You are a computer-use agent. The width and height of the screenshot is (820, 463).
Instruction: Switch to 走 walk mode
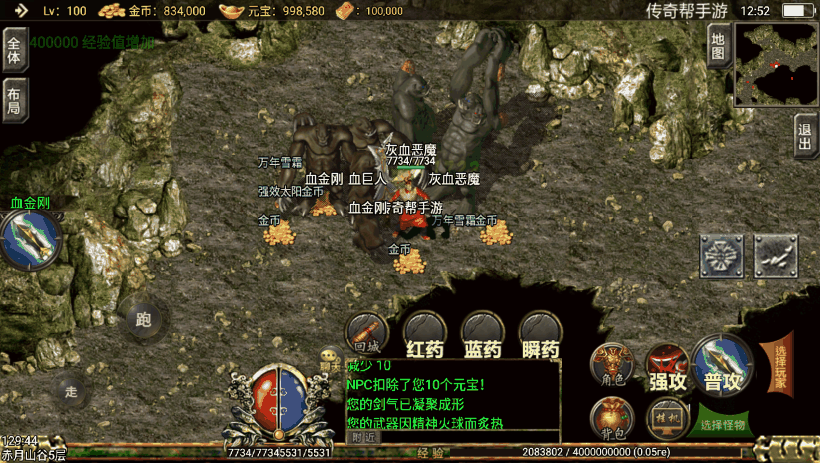point(70,390)
